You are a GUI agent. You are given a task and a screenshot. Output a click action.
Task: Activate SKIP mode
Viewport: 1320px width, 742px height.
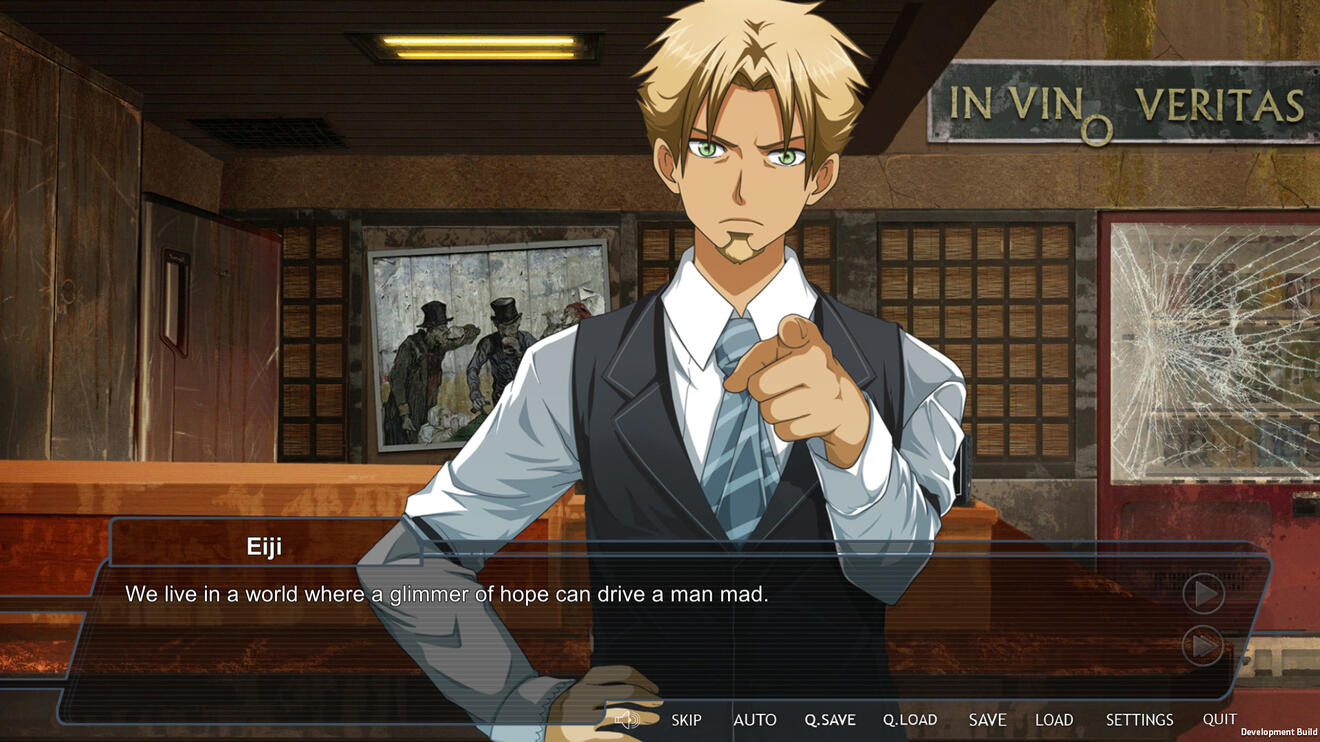(x=686, y=720)
